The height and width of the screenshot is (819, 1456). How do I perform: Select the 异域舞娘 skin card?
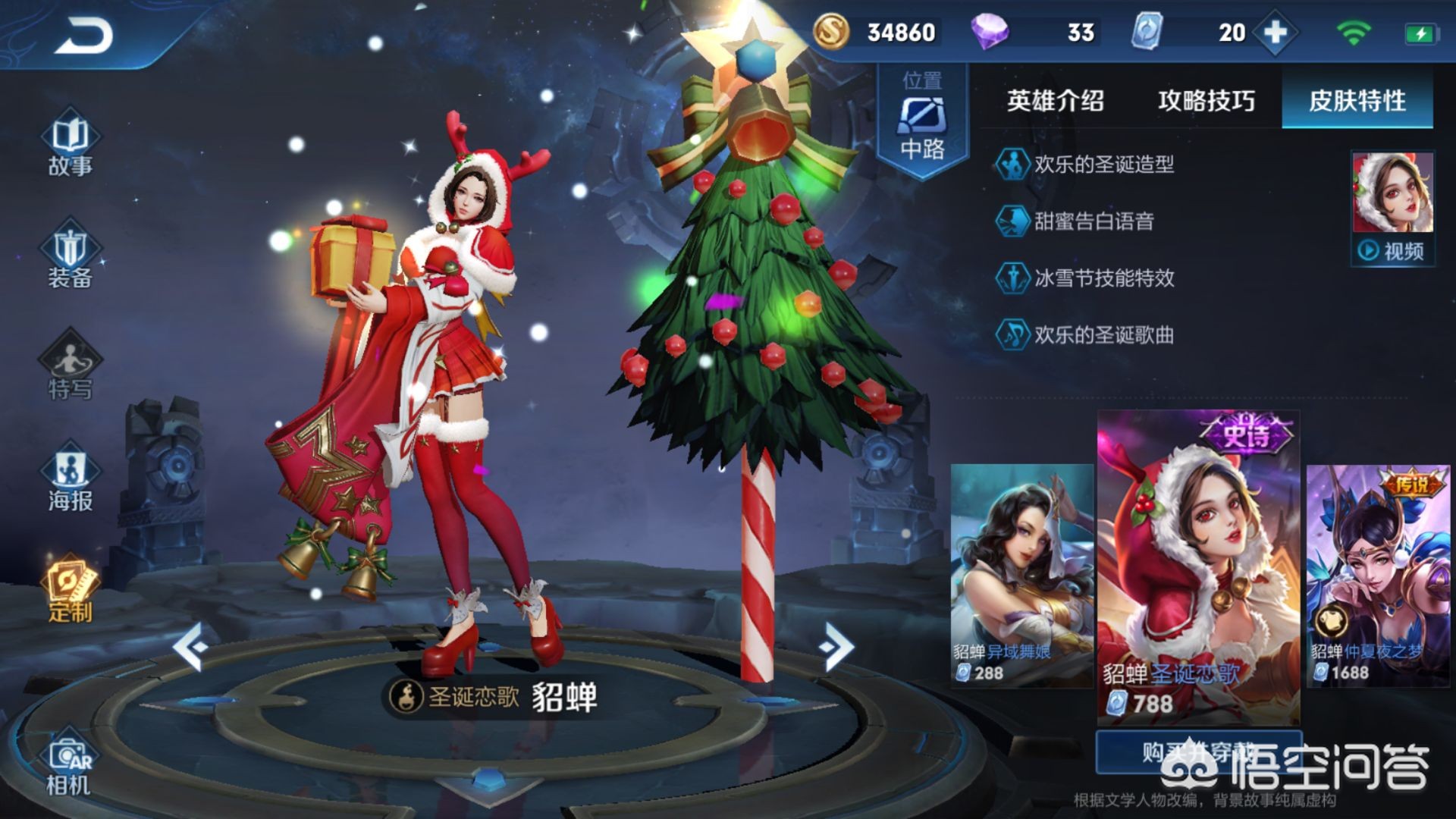(1021, 575)
